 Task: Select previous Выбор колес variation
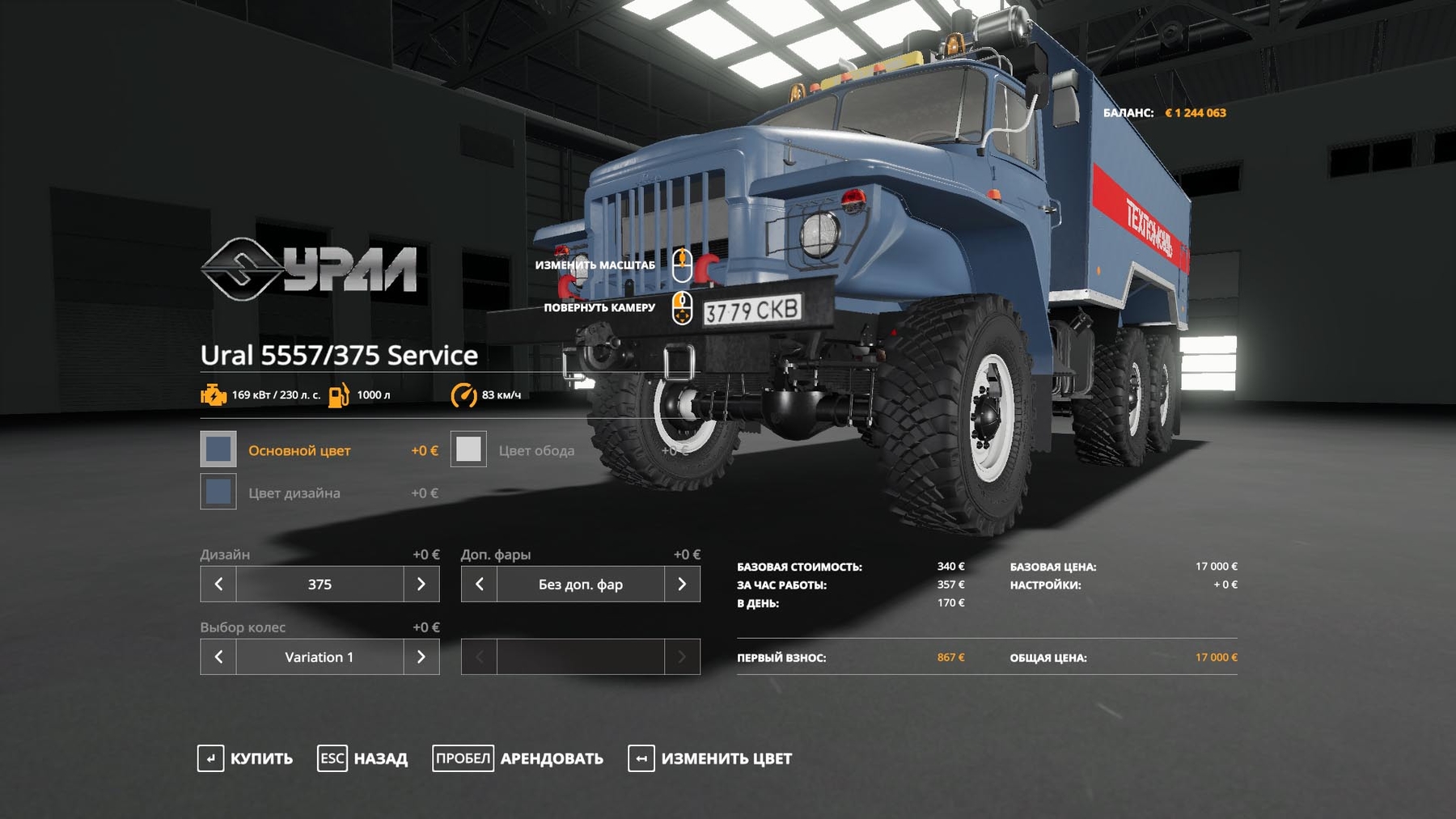coord(218,656)
